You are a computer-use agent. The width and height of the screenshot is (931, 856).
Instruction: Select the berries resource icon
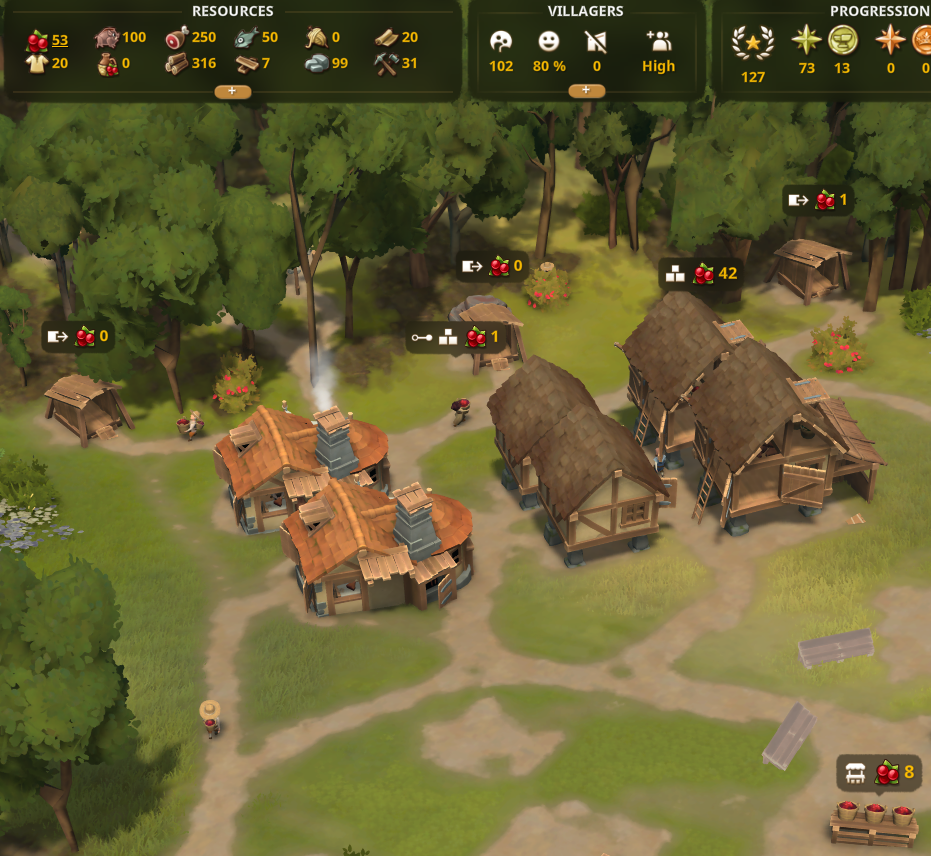coord(37,40)
